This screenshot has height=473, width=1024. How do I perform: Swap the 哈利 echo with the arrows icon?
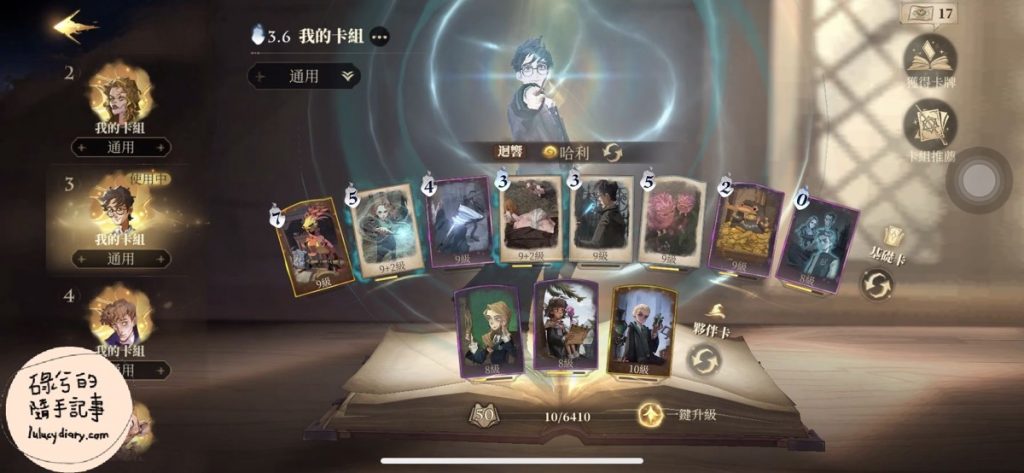pyautogui.click(x=612, y=152)
